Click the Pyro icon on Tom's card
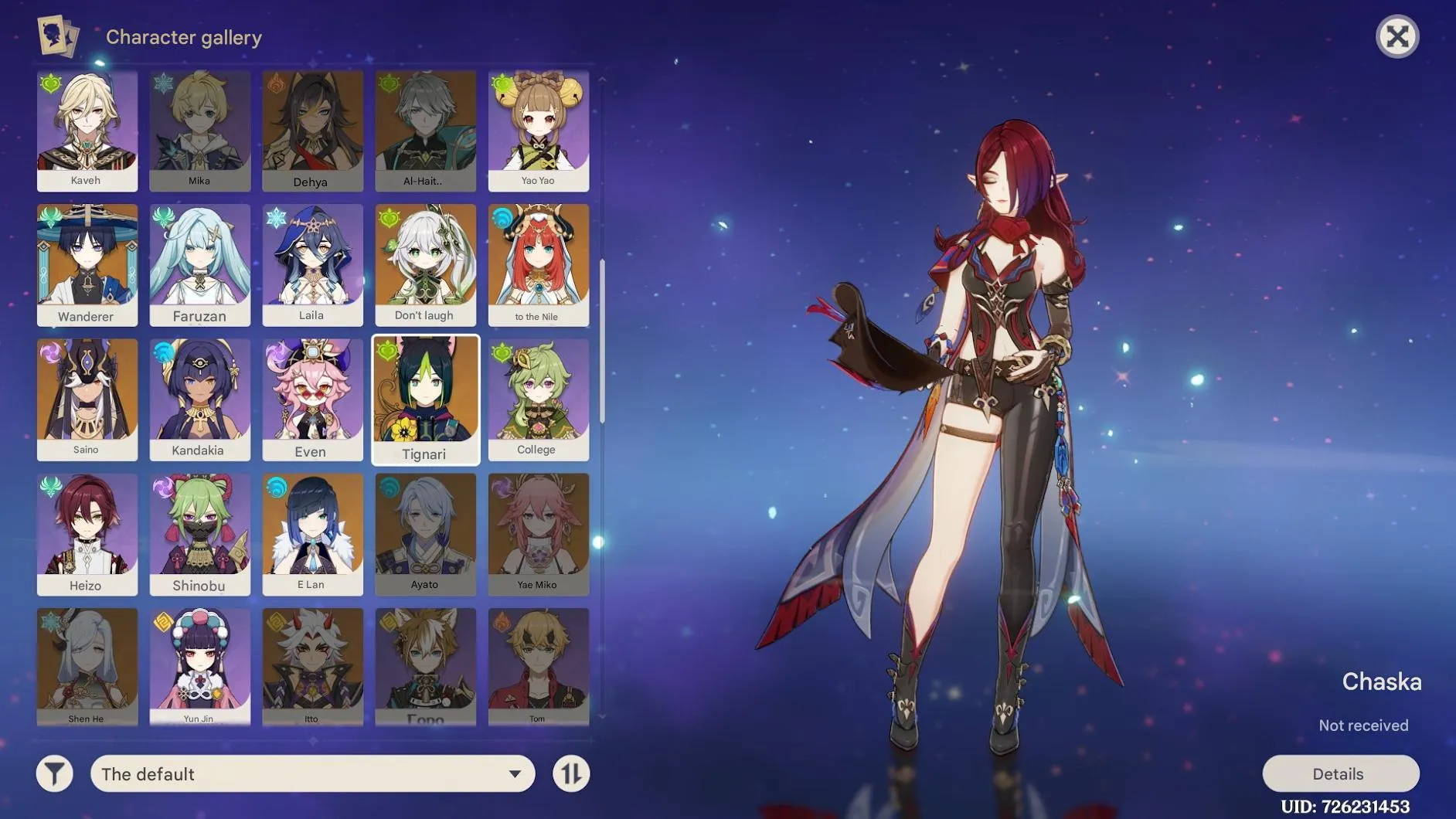The width and height of the screenshot is (1456, 819). click(502, 620)
